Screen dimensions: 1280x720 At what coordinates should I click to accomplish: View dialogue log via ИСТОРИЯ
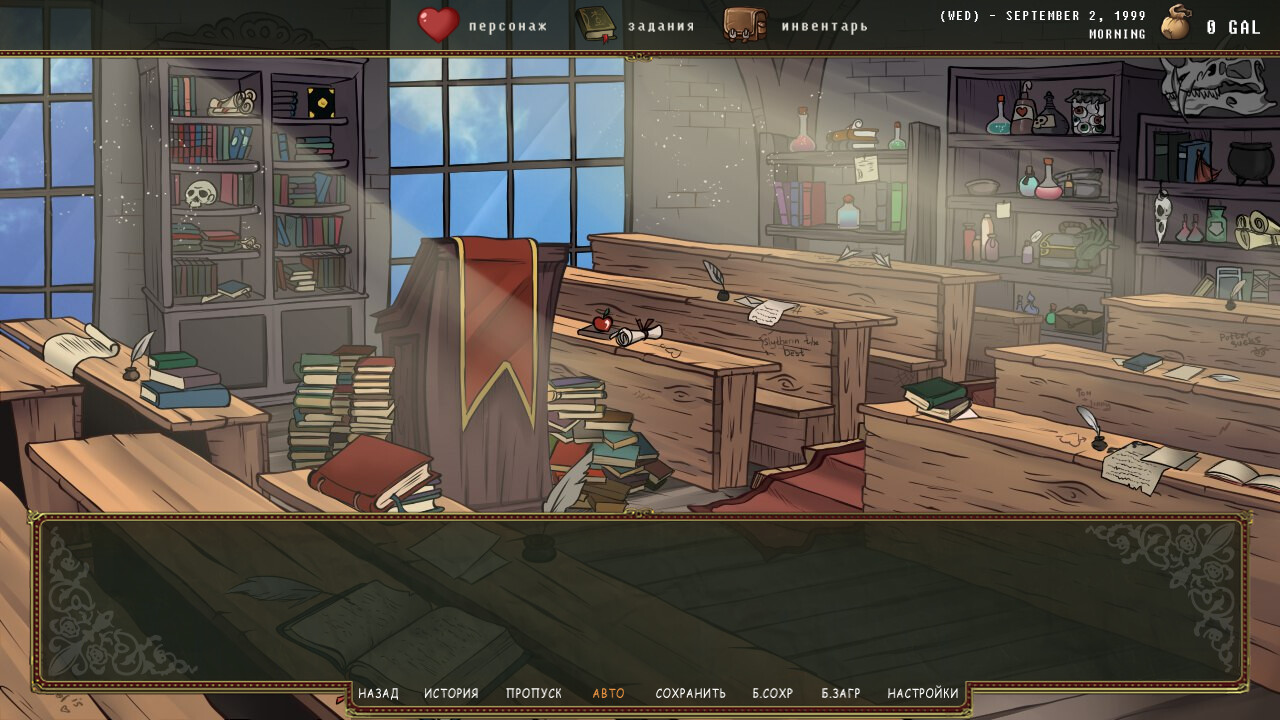452,692
